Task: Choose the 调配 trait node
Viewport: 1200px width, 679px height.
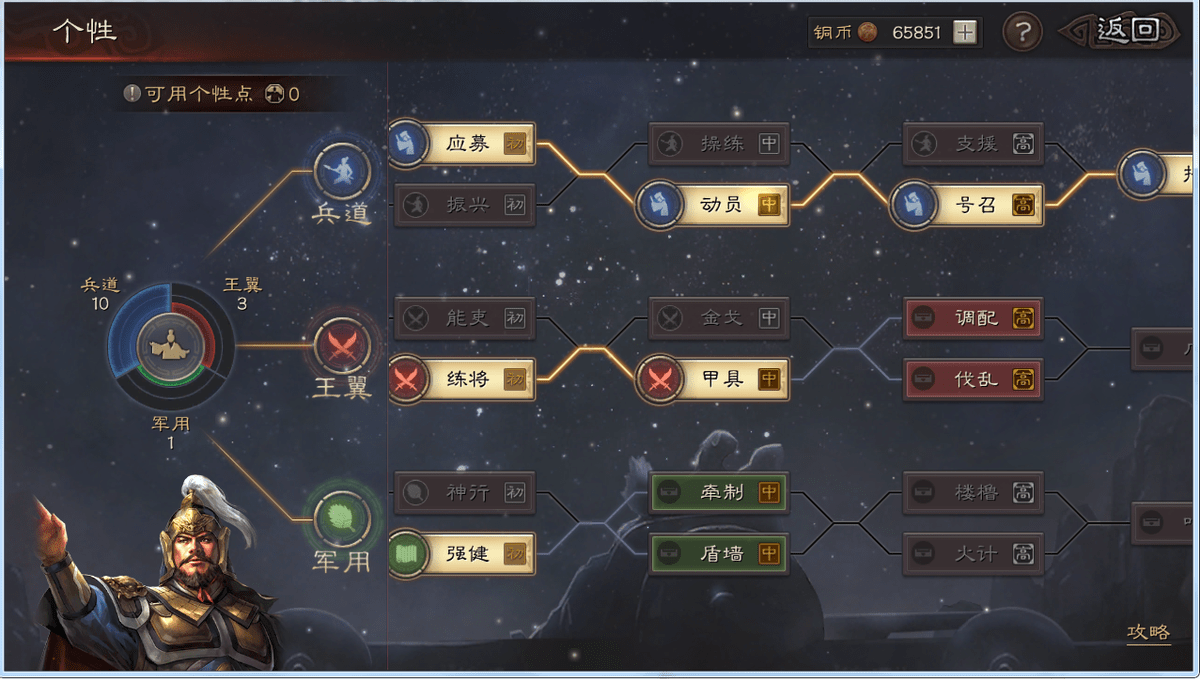Action: pyautogui.click(x=975, y=319)
